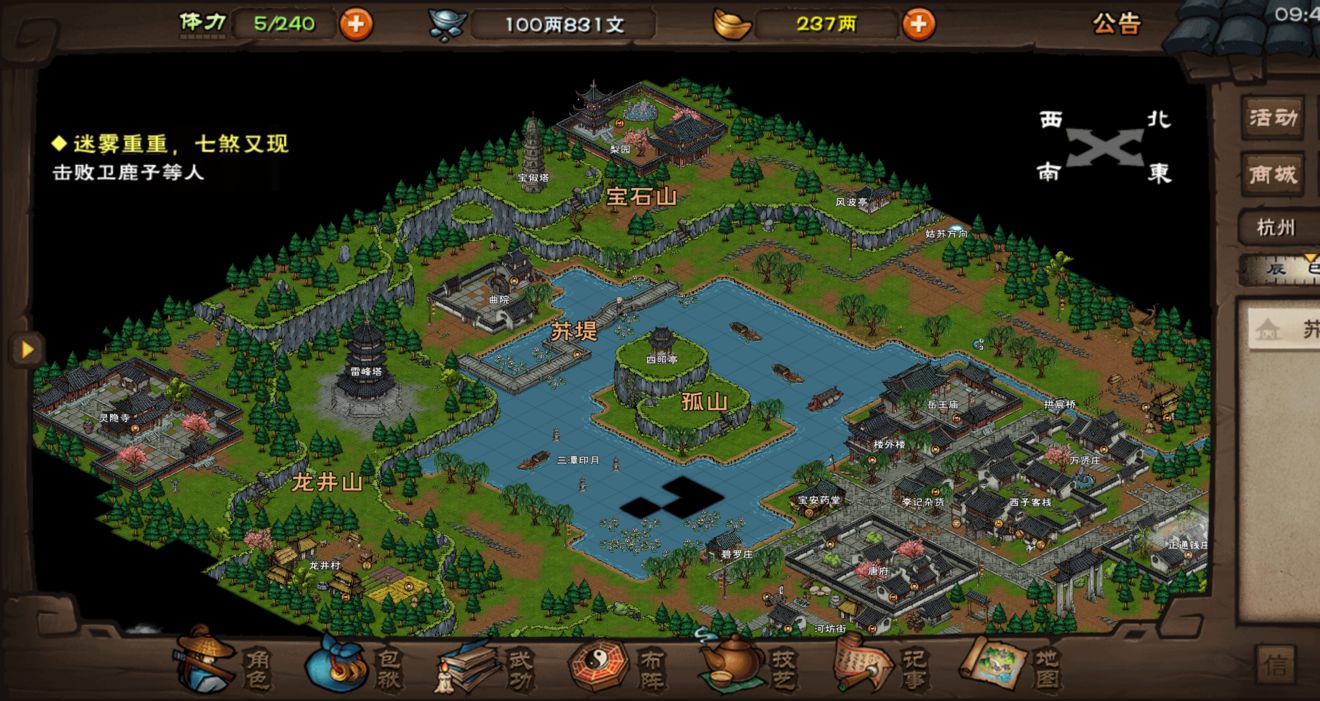This screenshot has width=1320, height=701.
Task: Choose the 孤山 location label on the map
Action: pos(704,402)
